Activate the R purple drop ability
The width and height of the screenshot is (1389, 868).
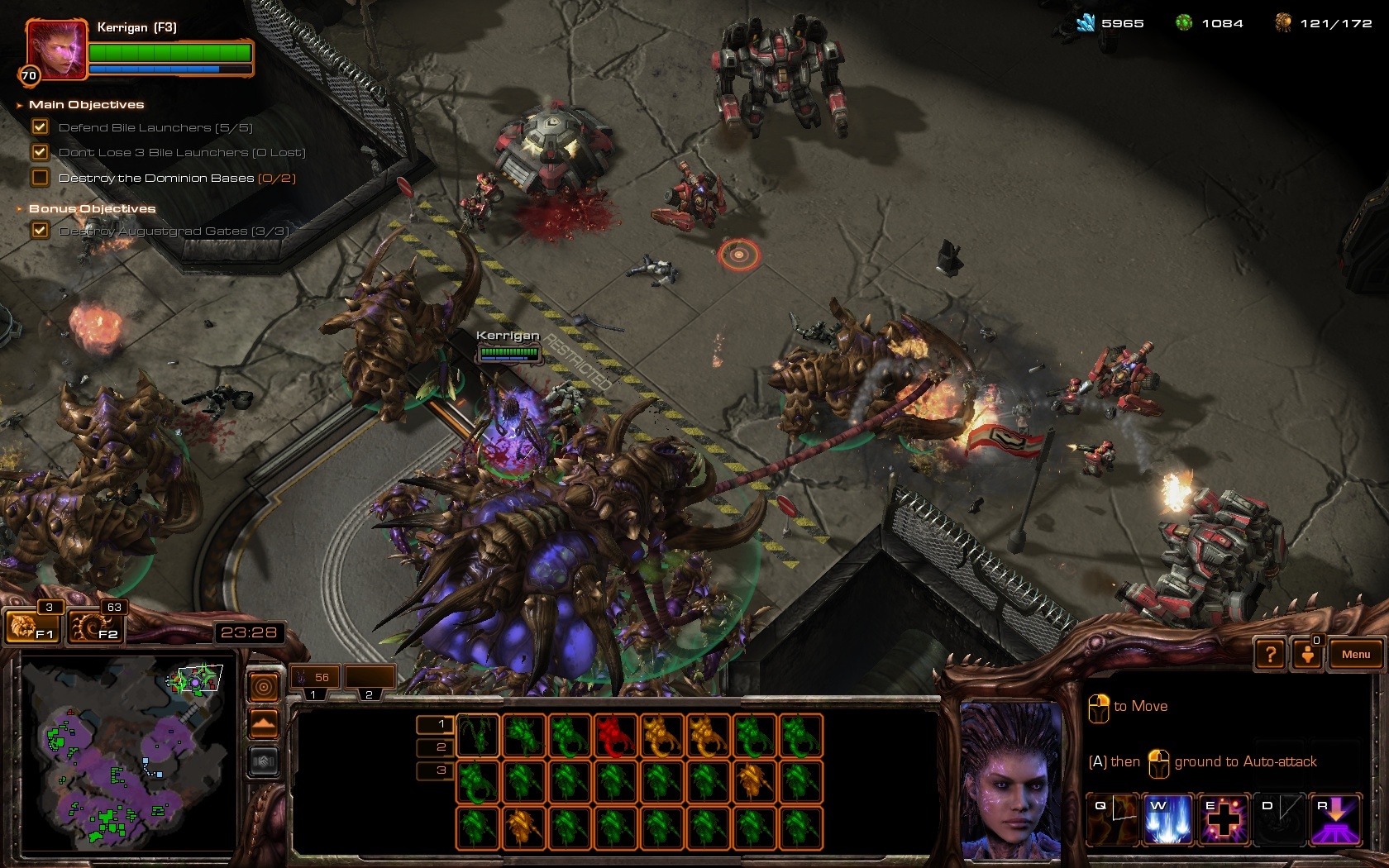(x=1335, y=818)
